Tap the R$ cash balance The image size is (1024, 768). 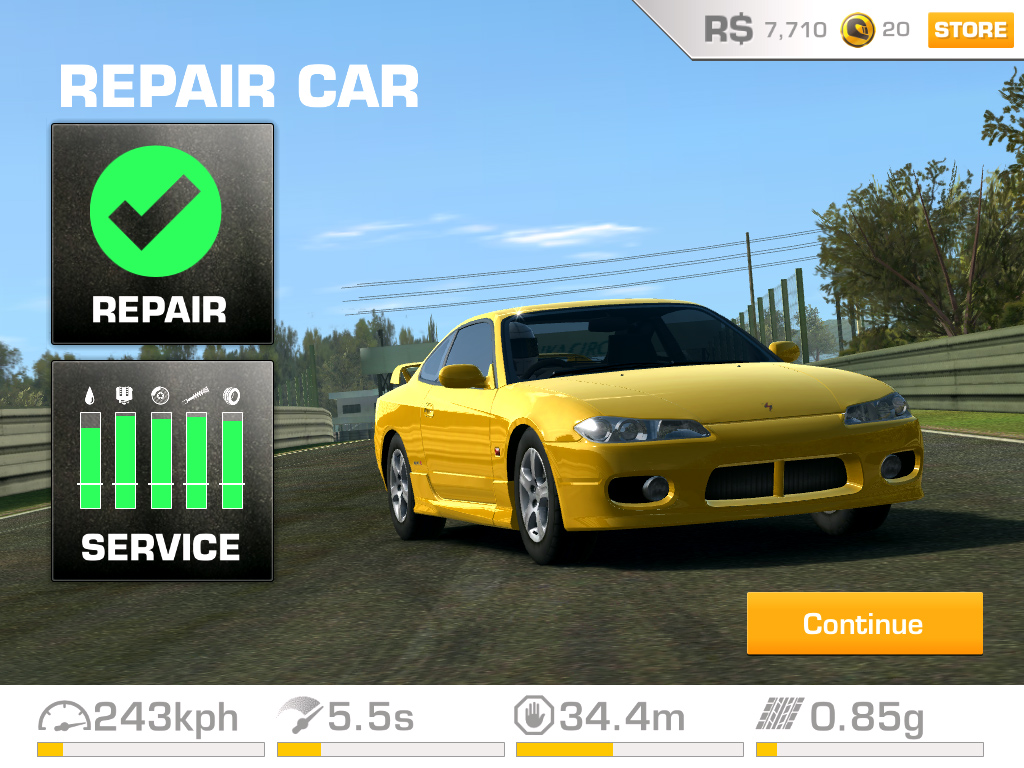point(765,30)
